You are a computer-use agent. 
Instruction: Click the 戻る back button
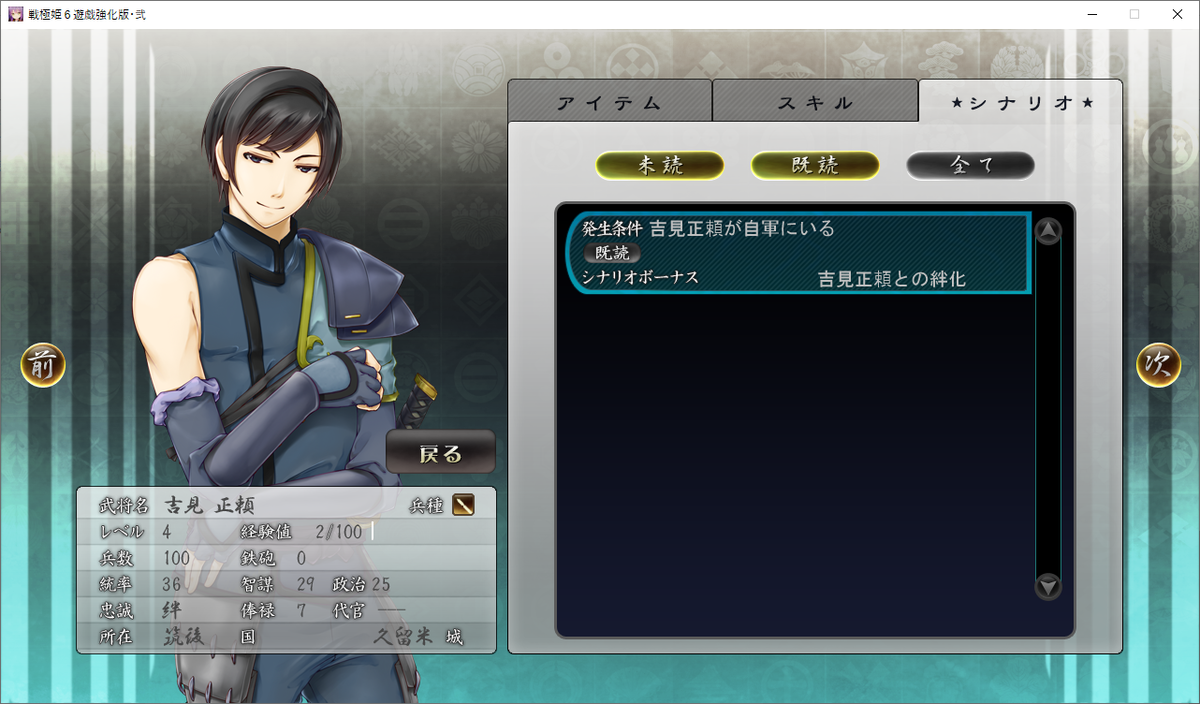[441, 453]
